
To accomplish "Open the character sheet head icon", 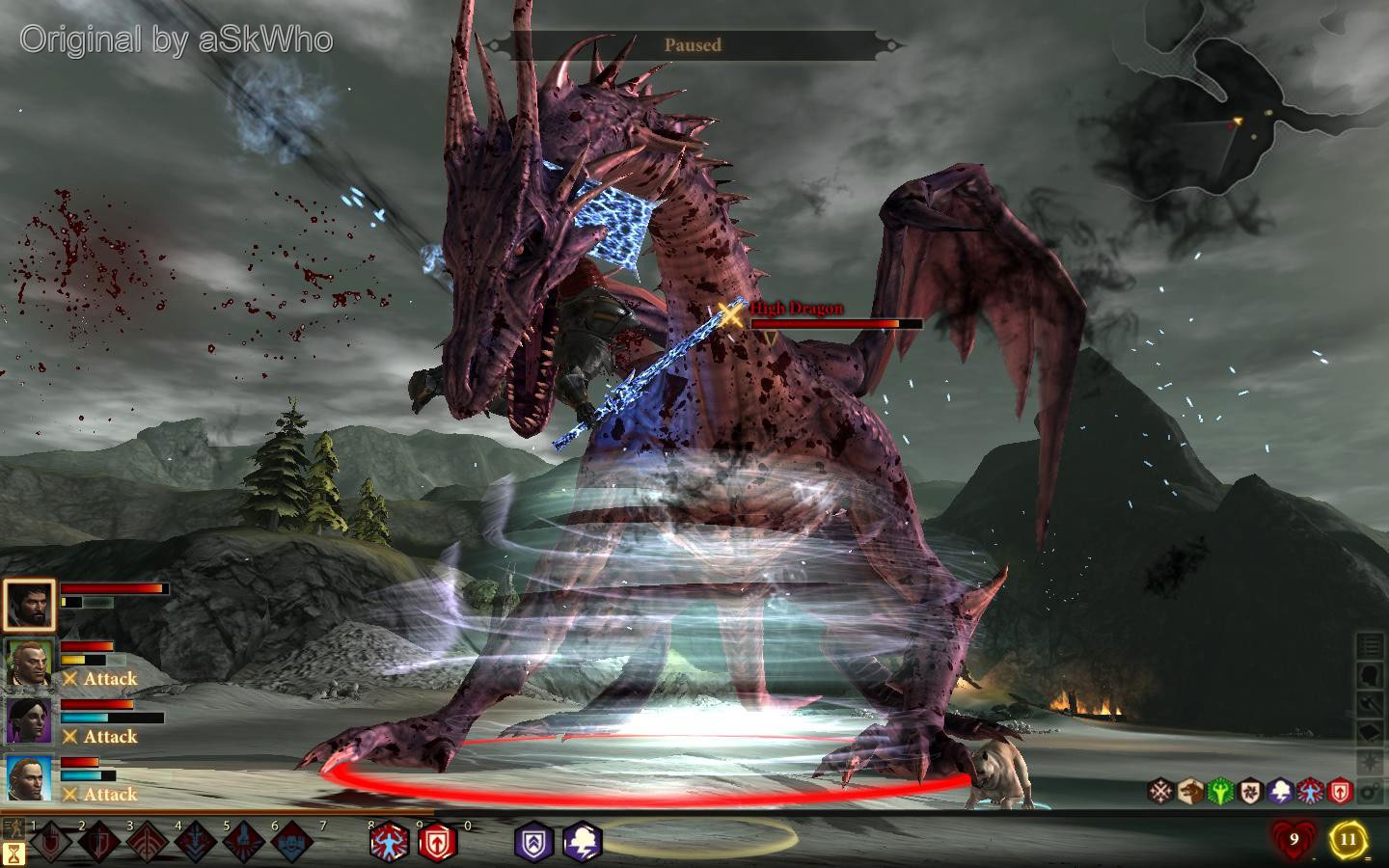I will click(1371, 675).
